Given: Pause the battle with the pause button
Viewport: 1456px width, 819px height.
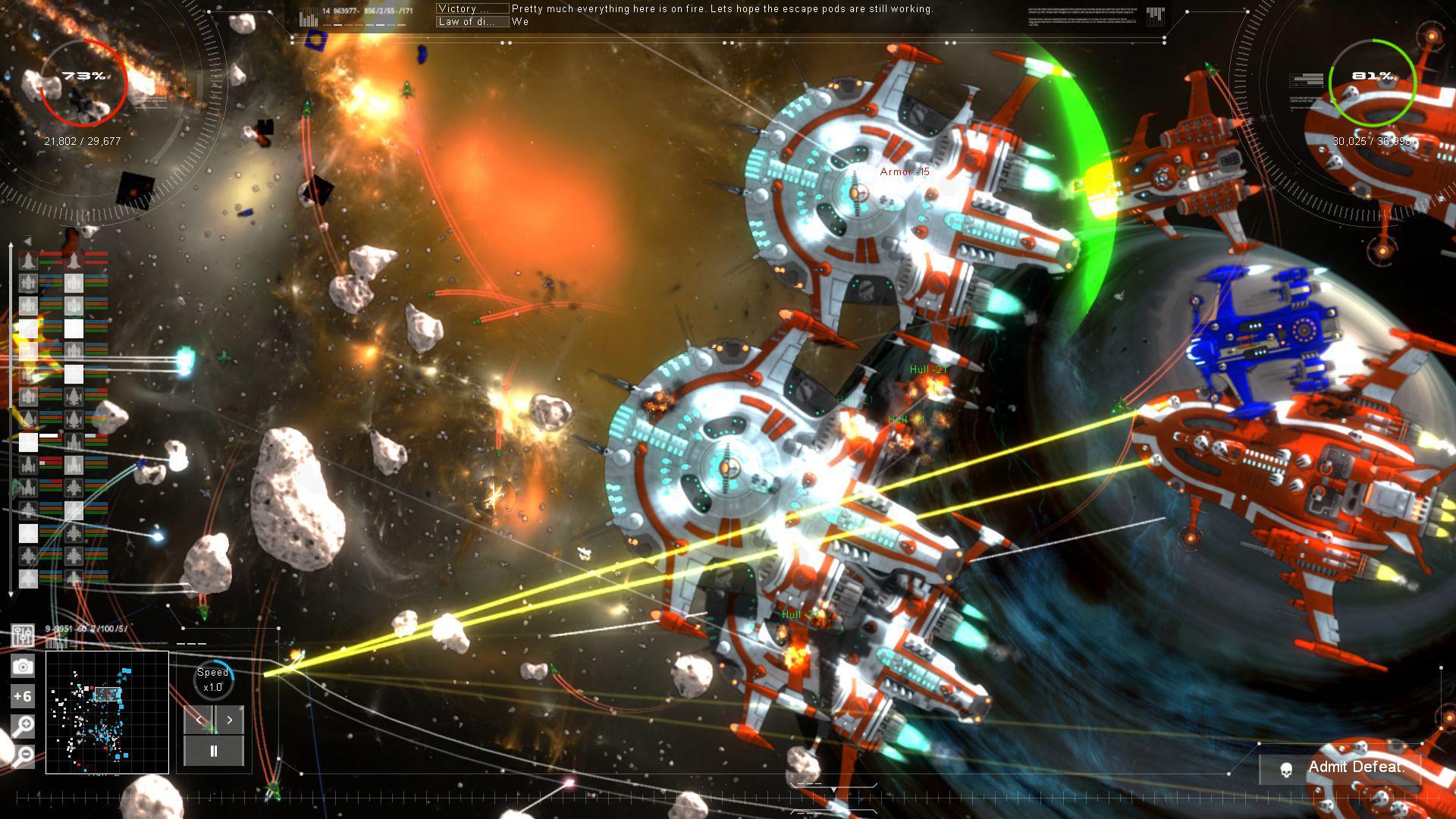Looking at the screenshot, I should (215, 751).
